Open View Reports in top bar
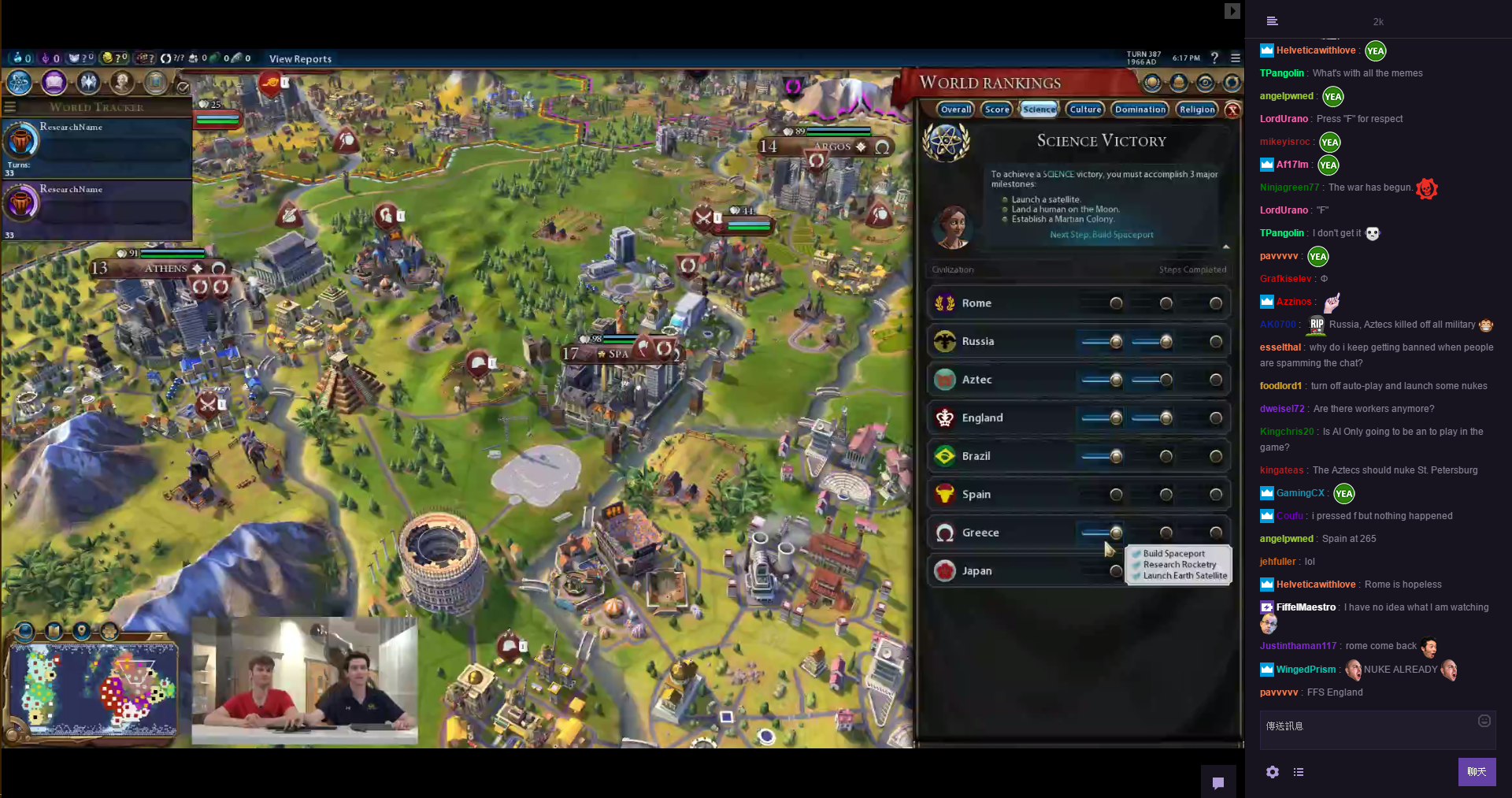The image size is (1512, 798). 300,59
